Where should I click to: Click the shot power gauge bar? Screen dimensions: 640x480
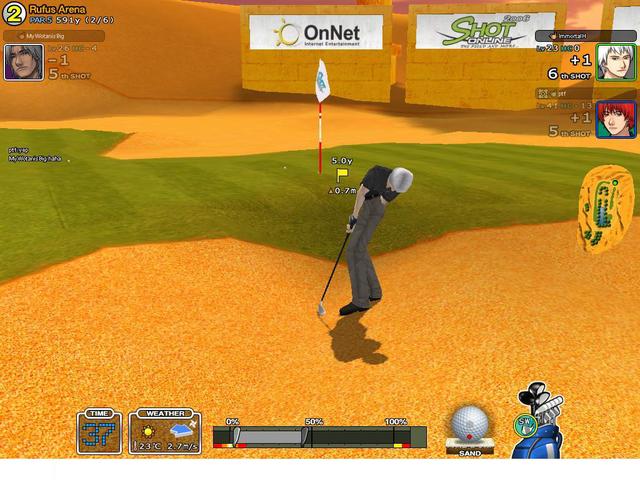click(x=319, y=437)
